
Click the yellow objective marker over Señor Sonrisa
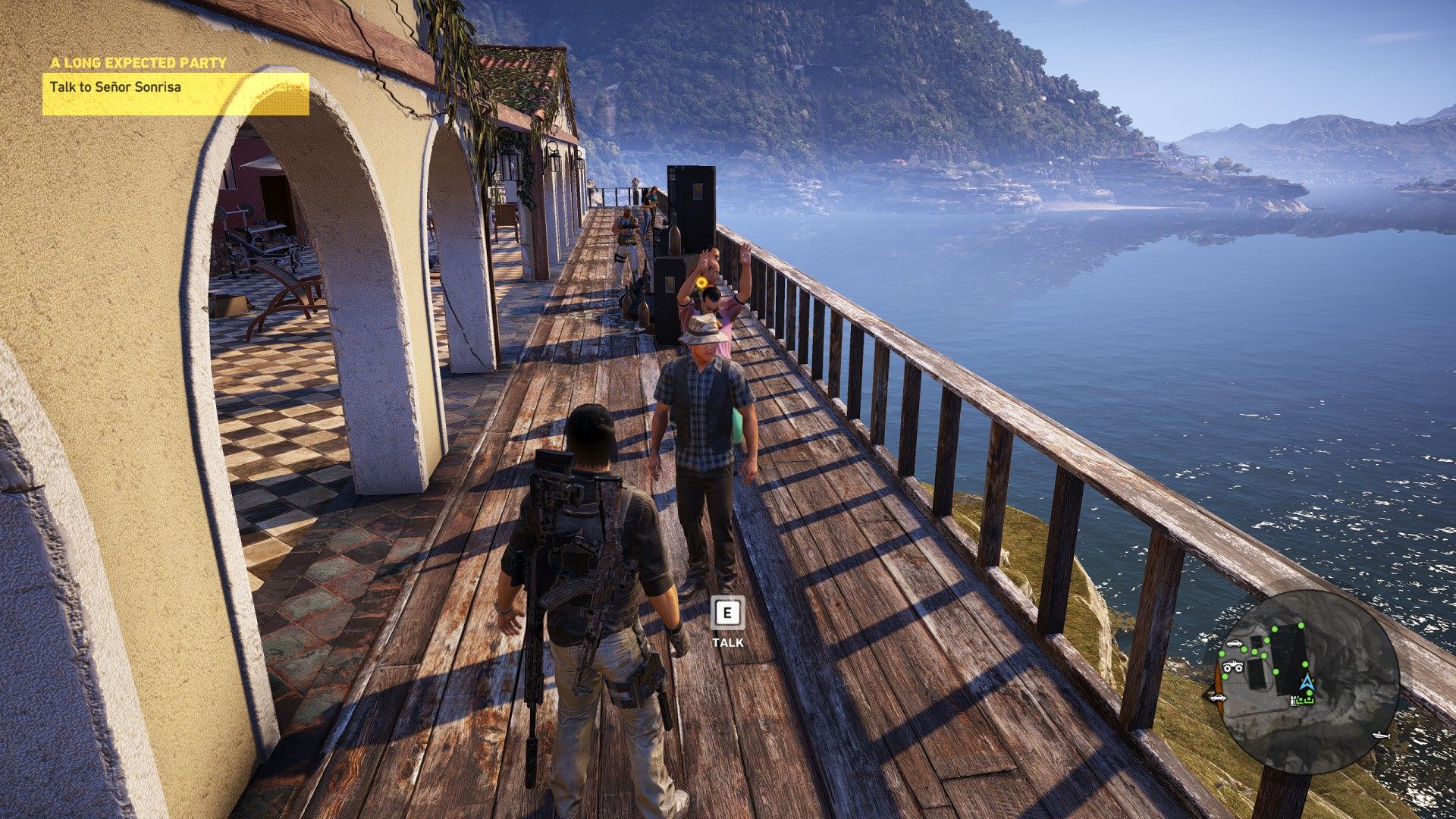tap(703, 283)
